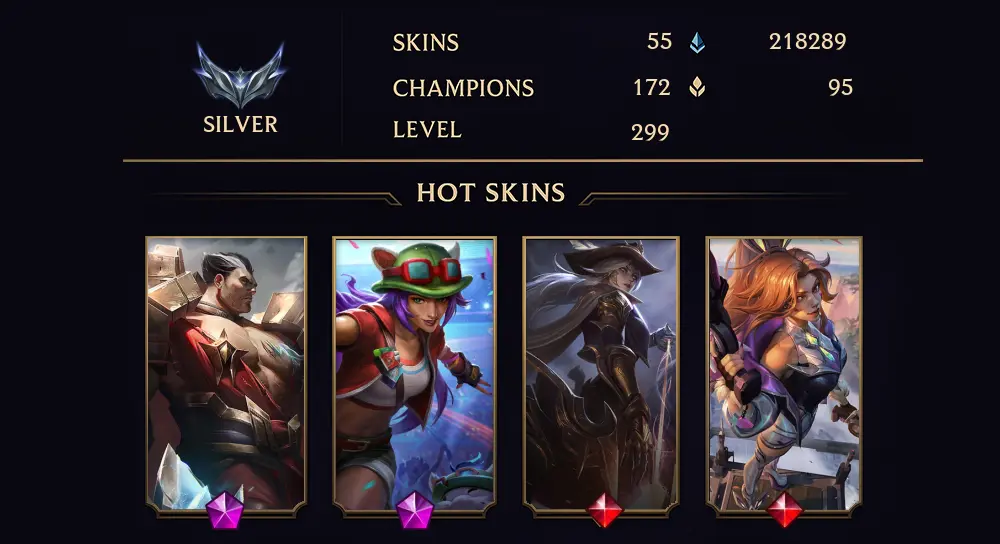Open the silver-haired cowgirl skin card
Screen dimensions: 1000x544
pyautogui.click(x=601, y=374)
